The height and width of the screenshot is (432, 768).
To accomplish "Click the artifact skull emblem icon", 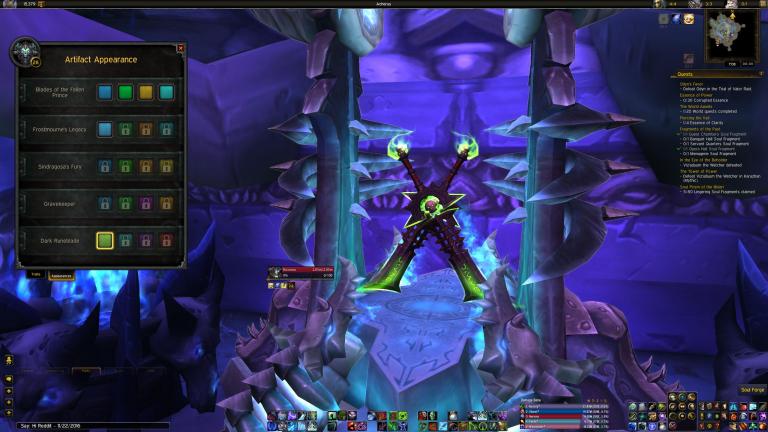I will pos(23,52).
